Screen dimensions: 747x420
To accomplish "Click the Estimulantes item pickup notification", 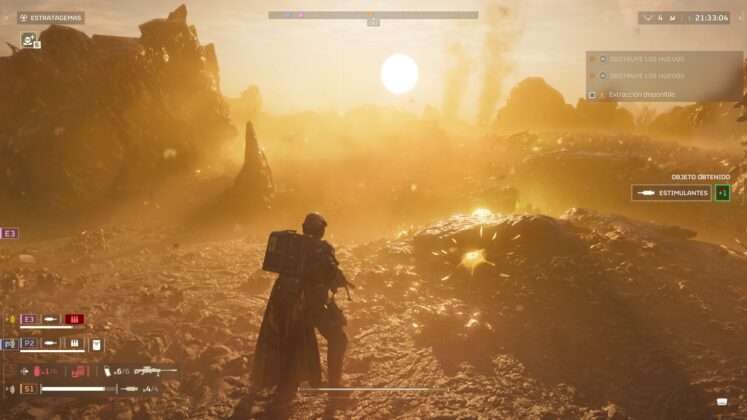I will [x=670, y=193].
